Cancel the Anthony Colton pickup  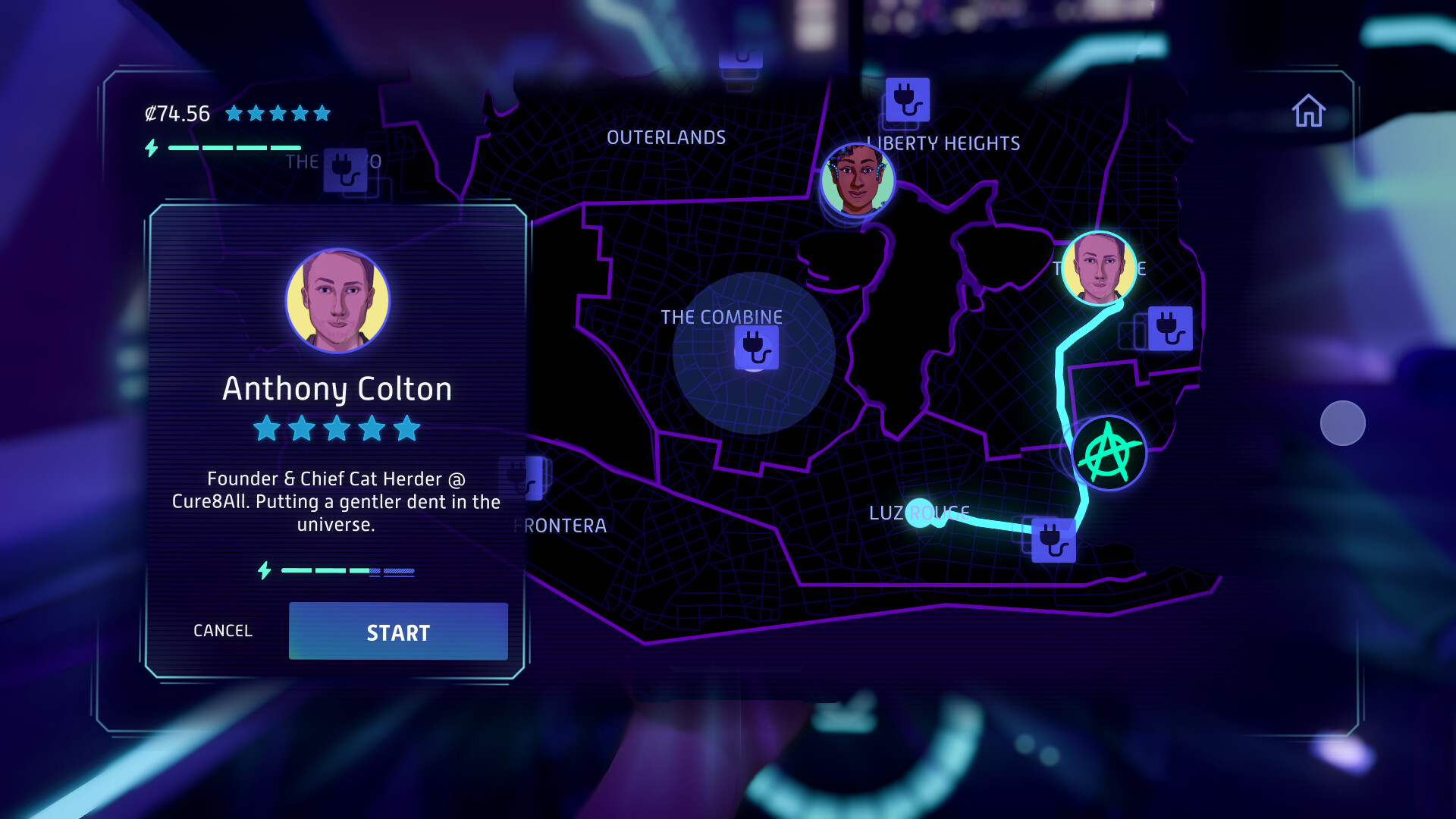coord(223,631)
